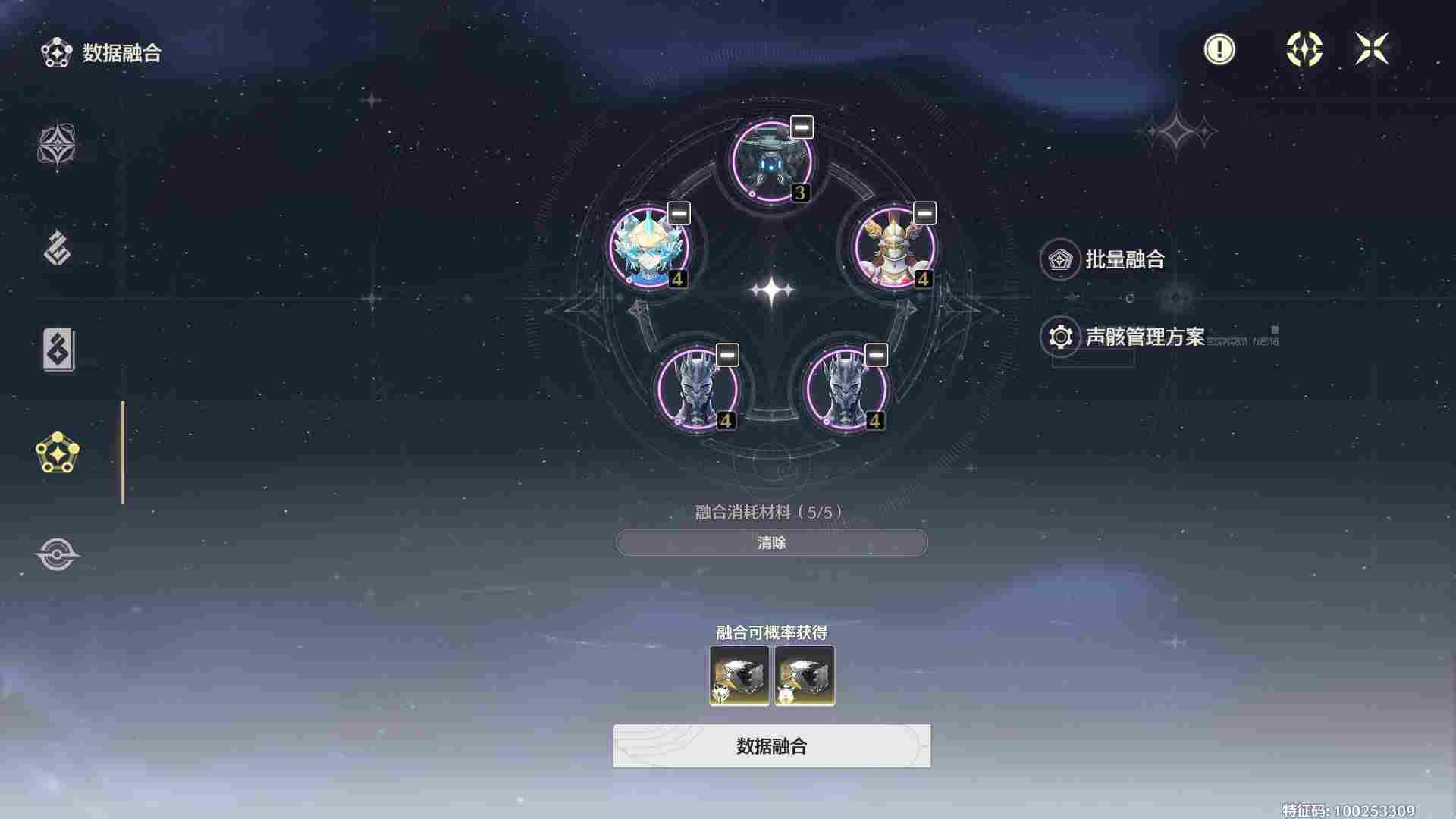1456x819 pixels.
Task: Click the crosshair target icon at top right
Action: click(x=1302, y=49)
